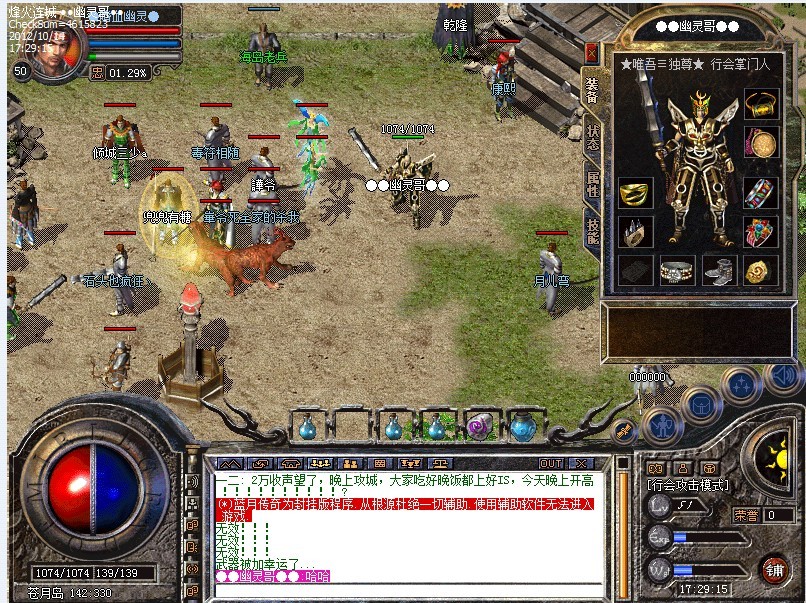This screenshot has width=806, height=603.
Task: Use the purple scroll on the hotbar
Action: point(480,427)
